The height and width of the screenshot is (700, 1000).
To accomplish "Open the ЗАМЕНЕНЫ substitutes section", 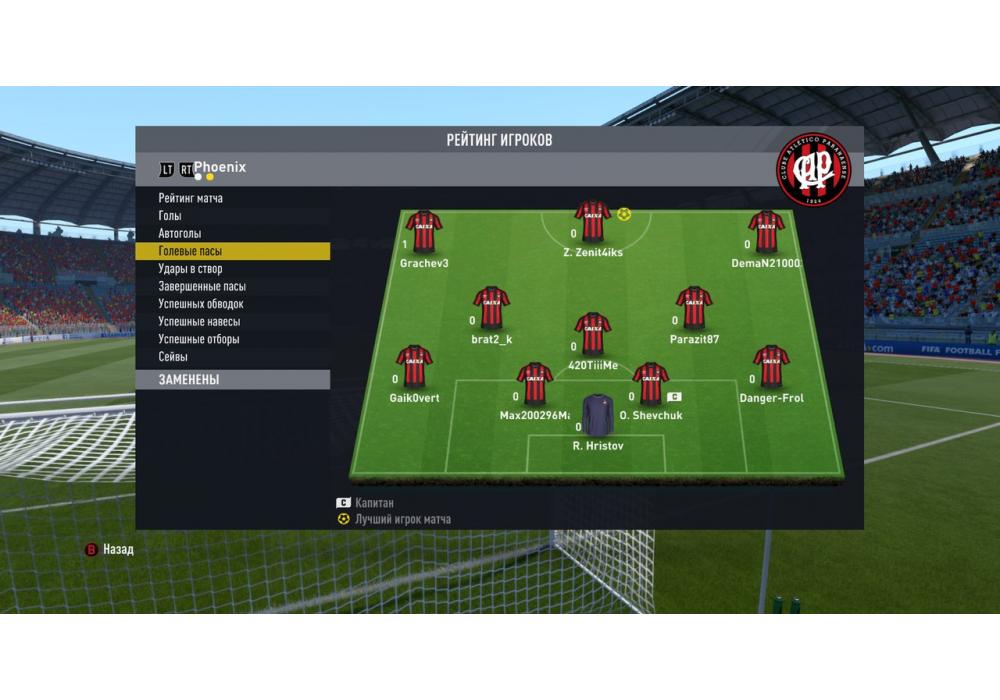I will point(188,380).
